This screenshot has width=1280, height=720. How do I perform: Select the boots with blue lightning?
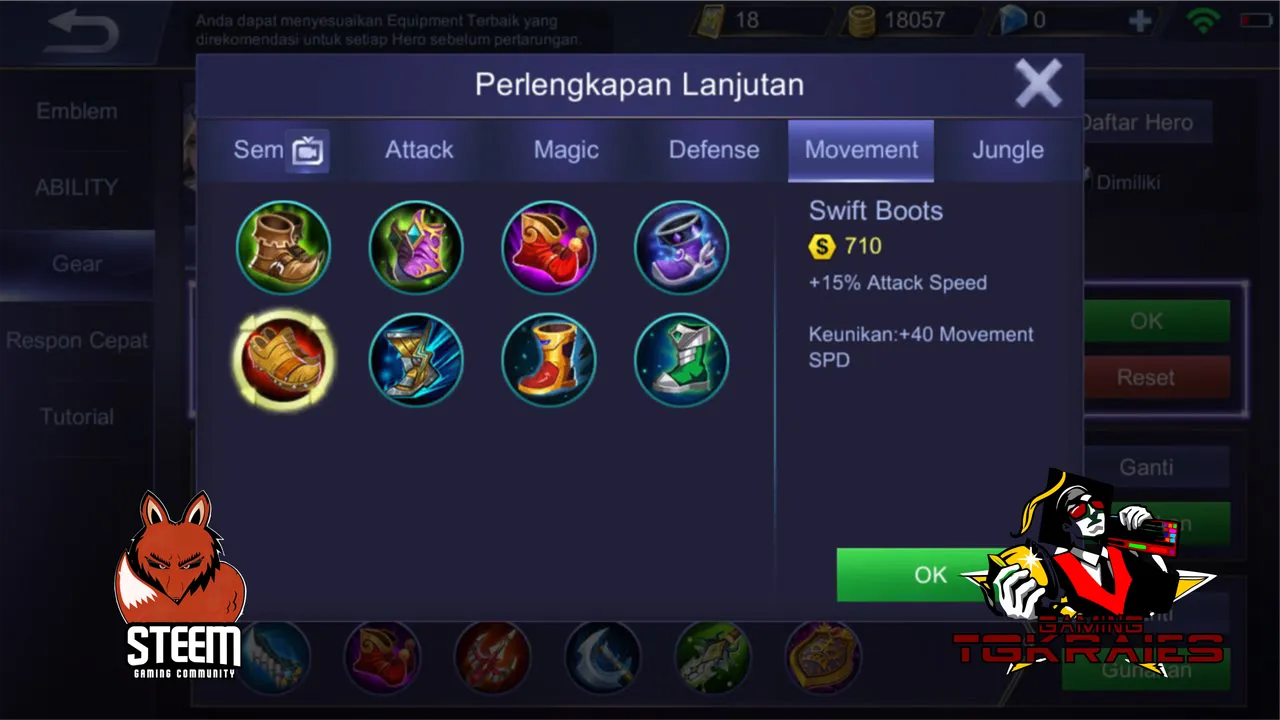[x=416, y=360]
